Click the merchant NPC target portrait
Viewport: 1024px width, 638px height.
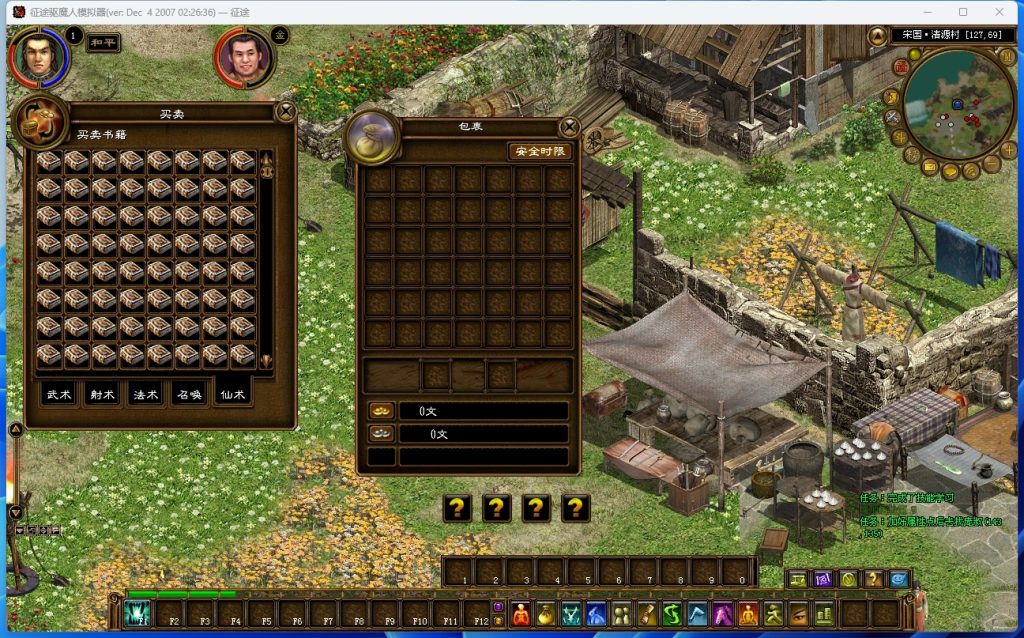tap(243, 58)
